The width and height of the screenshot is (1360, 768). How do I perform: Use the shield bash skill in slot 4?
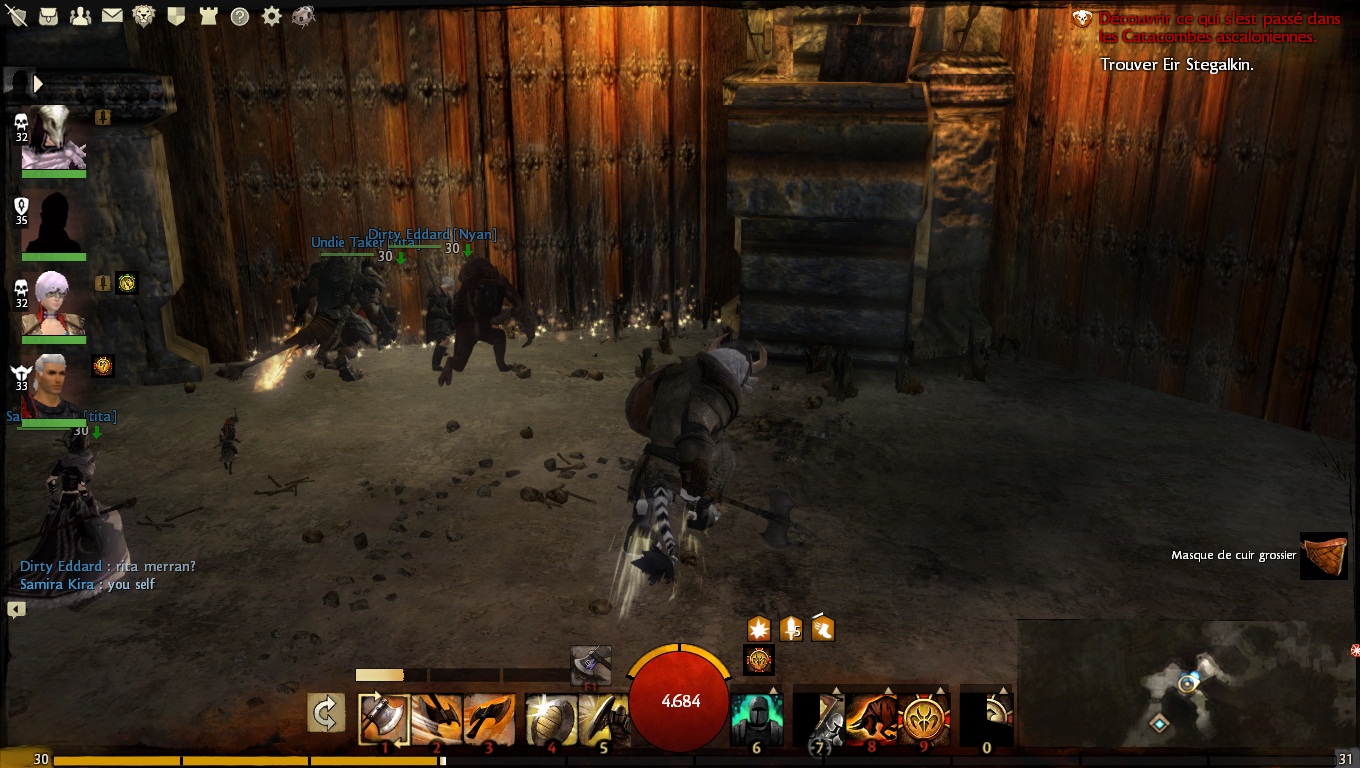[x=551, y=719]
